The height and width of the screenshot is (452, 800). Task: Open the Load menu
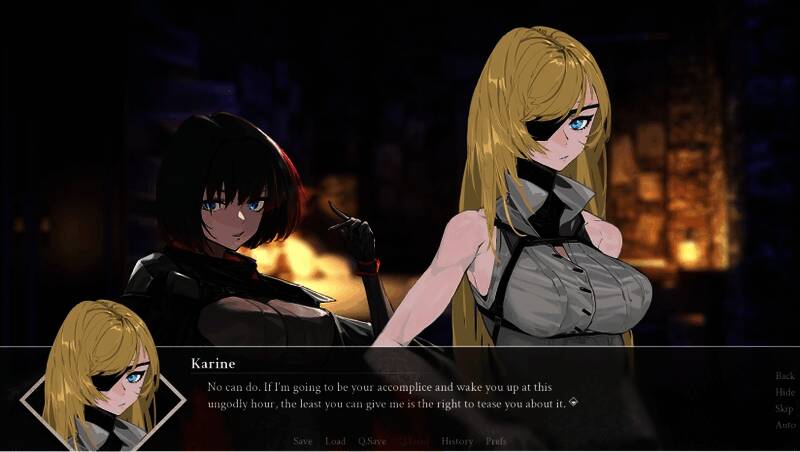[x=336, y=441]
